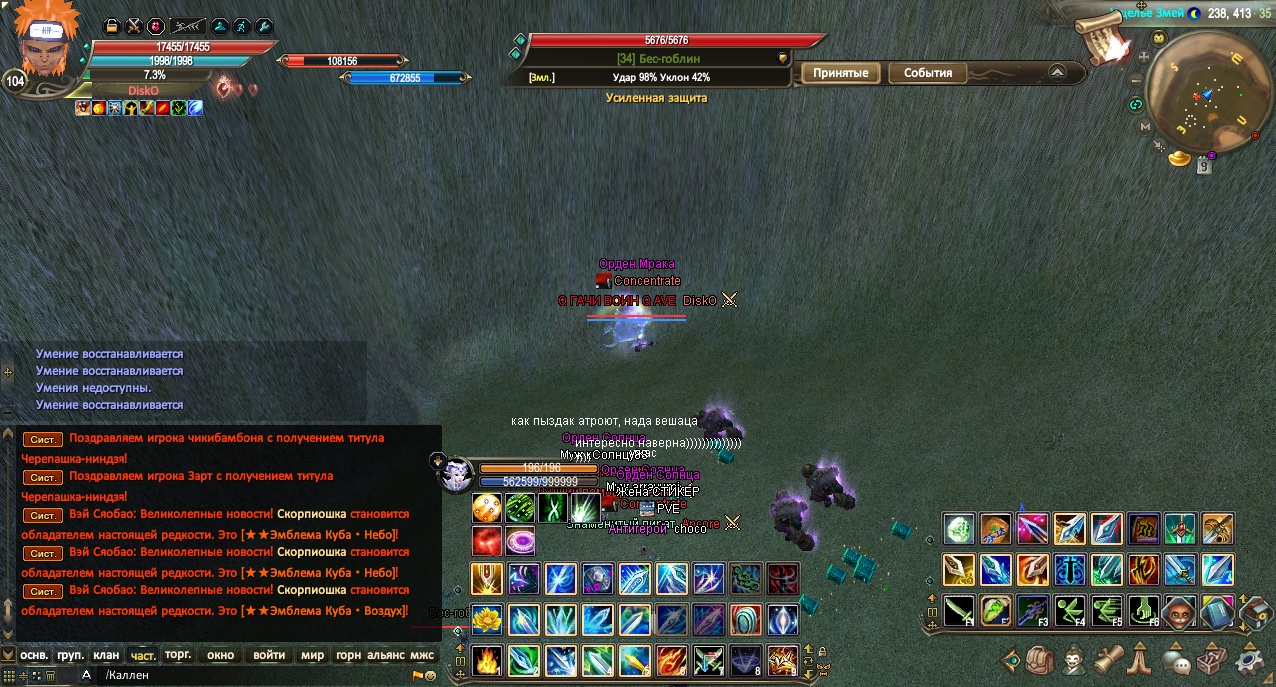Image resolution: width=1276 pixels, height=687 pixels.
Task: Switch to the События quest tab
Action: click(927, 73)
